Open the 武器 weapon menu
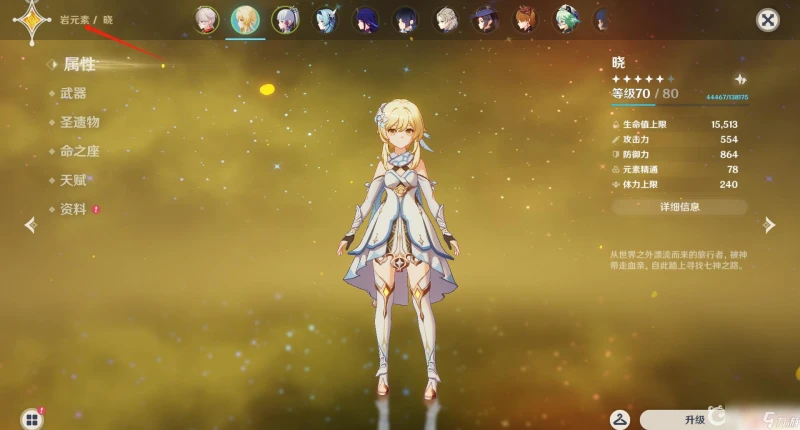 pos(73,93)
